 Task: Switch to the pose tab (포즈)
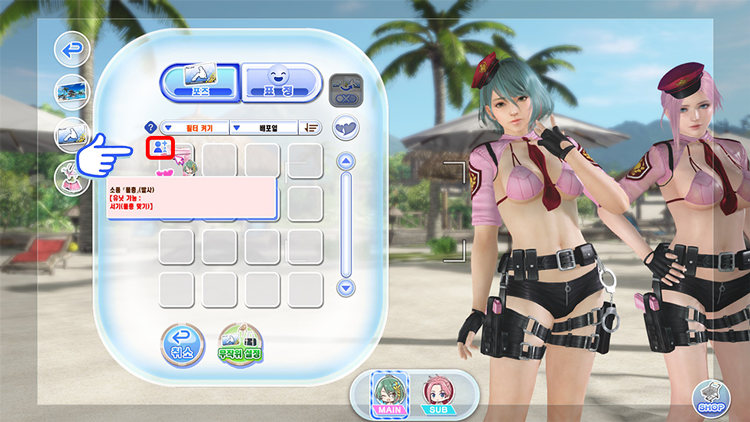(199, 82)
